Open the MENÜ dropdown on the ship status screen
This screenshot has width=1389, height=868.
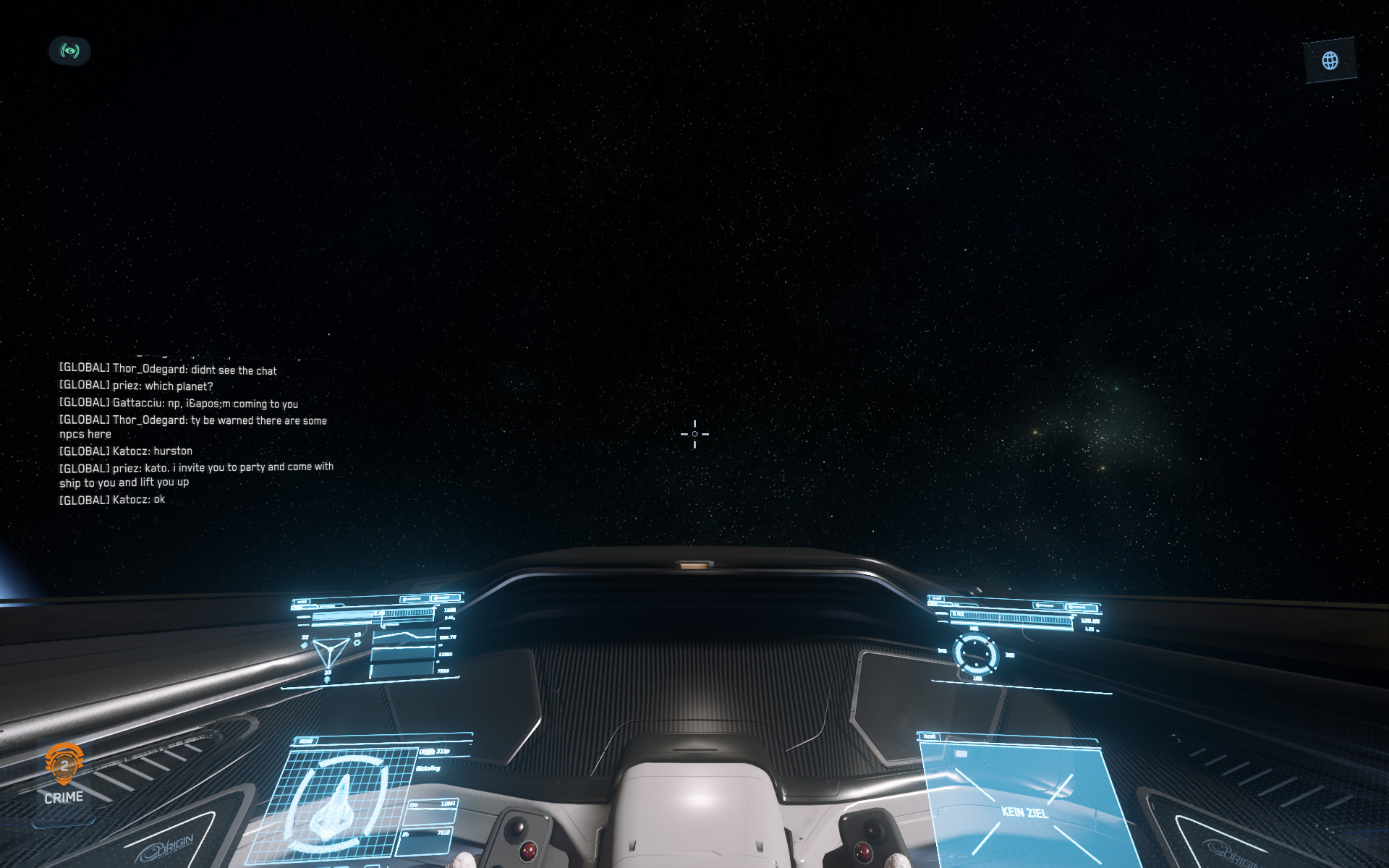[x=306, y=741]
